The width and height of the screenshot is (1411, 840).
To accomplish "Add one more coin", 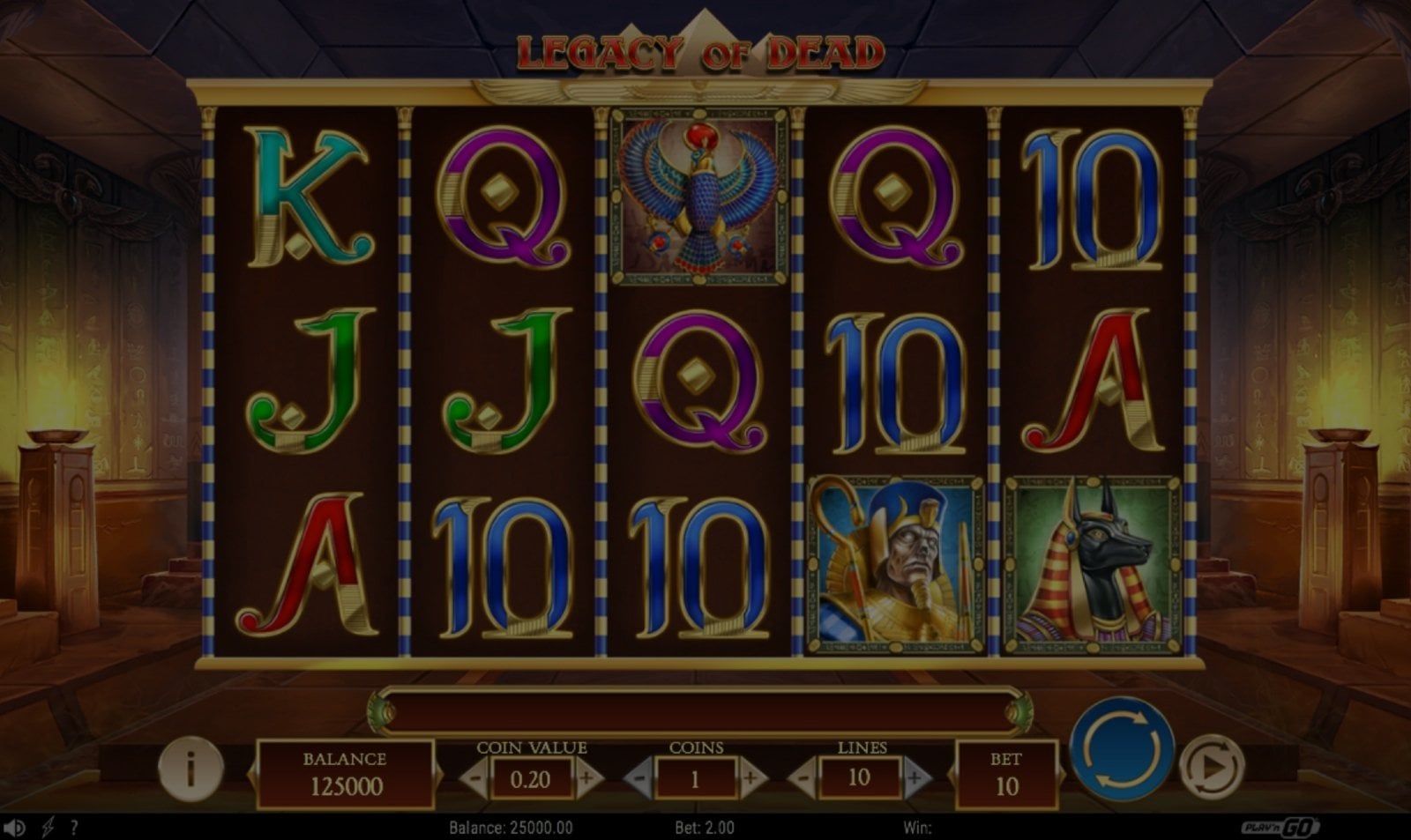I will [750, 779].
